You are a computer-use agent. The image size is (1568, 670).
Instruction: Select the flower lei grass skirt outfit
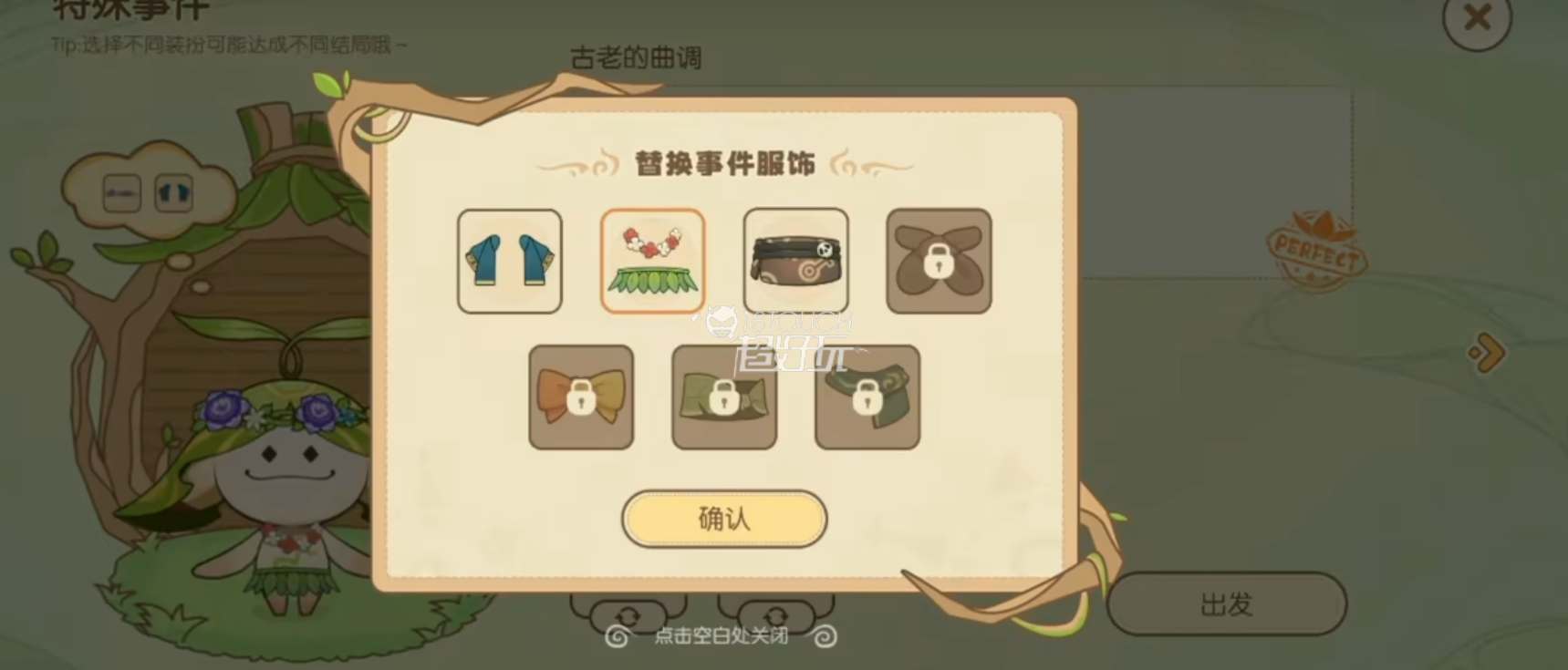(x=651, y=262)
